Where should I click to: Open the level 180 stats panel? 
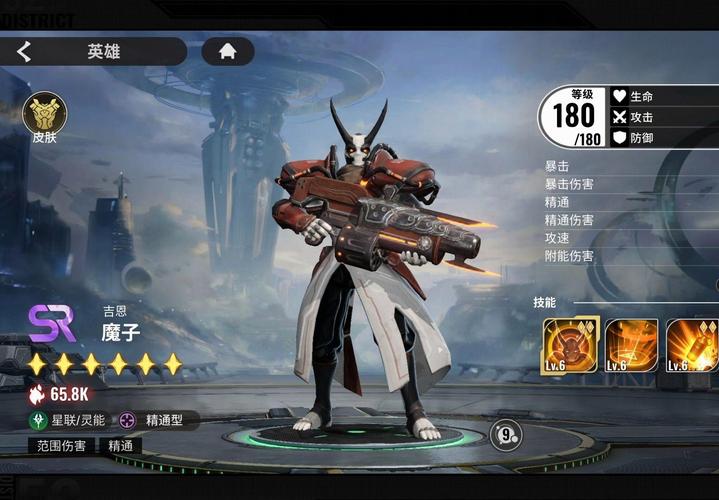click(x=573, y=118)
